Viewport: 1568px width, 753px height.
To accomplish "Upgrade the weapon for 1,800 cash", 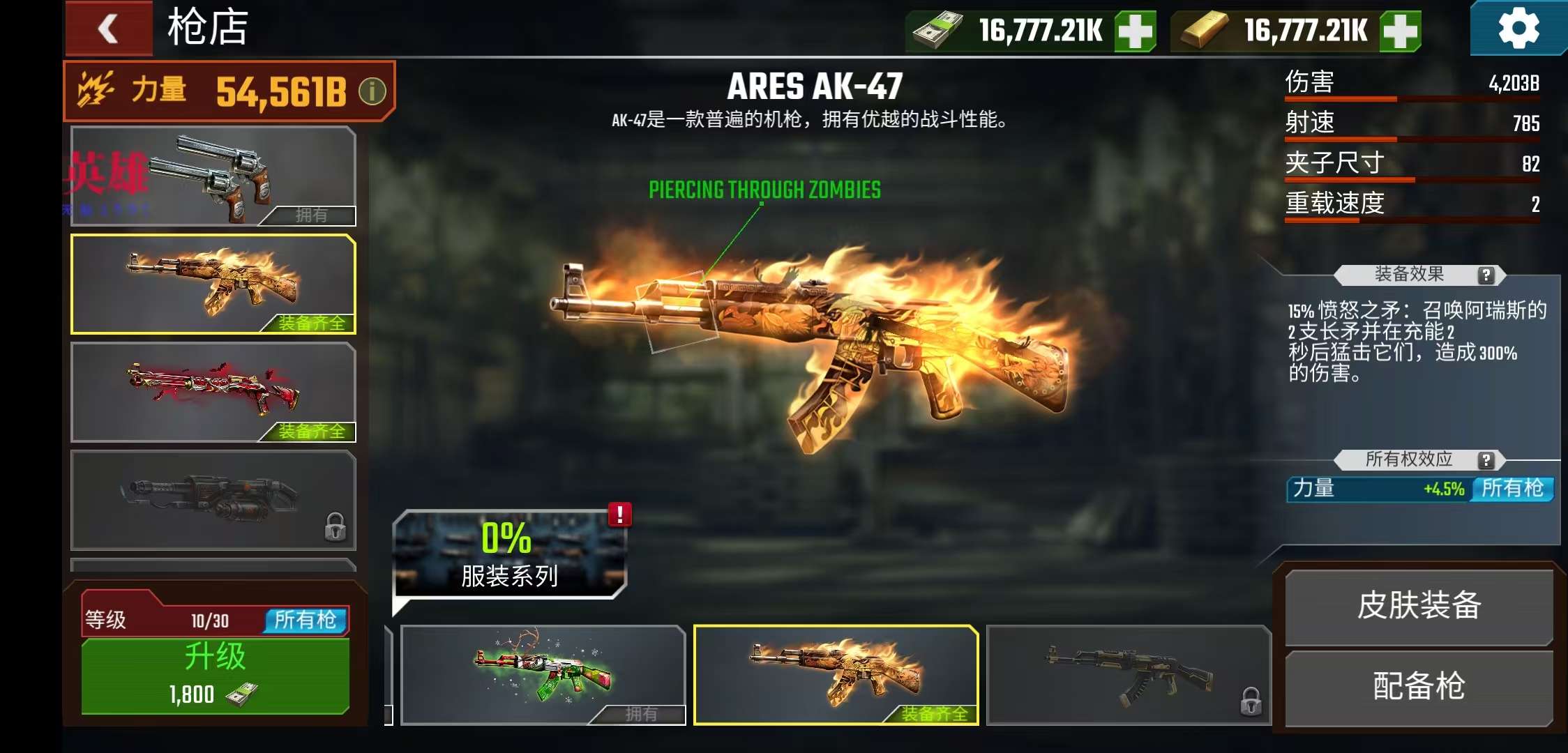I will (215, 676).
